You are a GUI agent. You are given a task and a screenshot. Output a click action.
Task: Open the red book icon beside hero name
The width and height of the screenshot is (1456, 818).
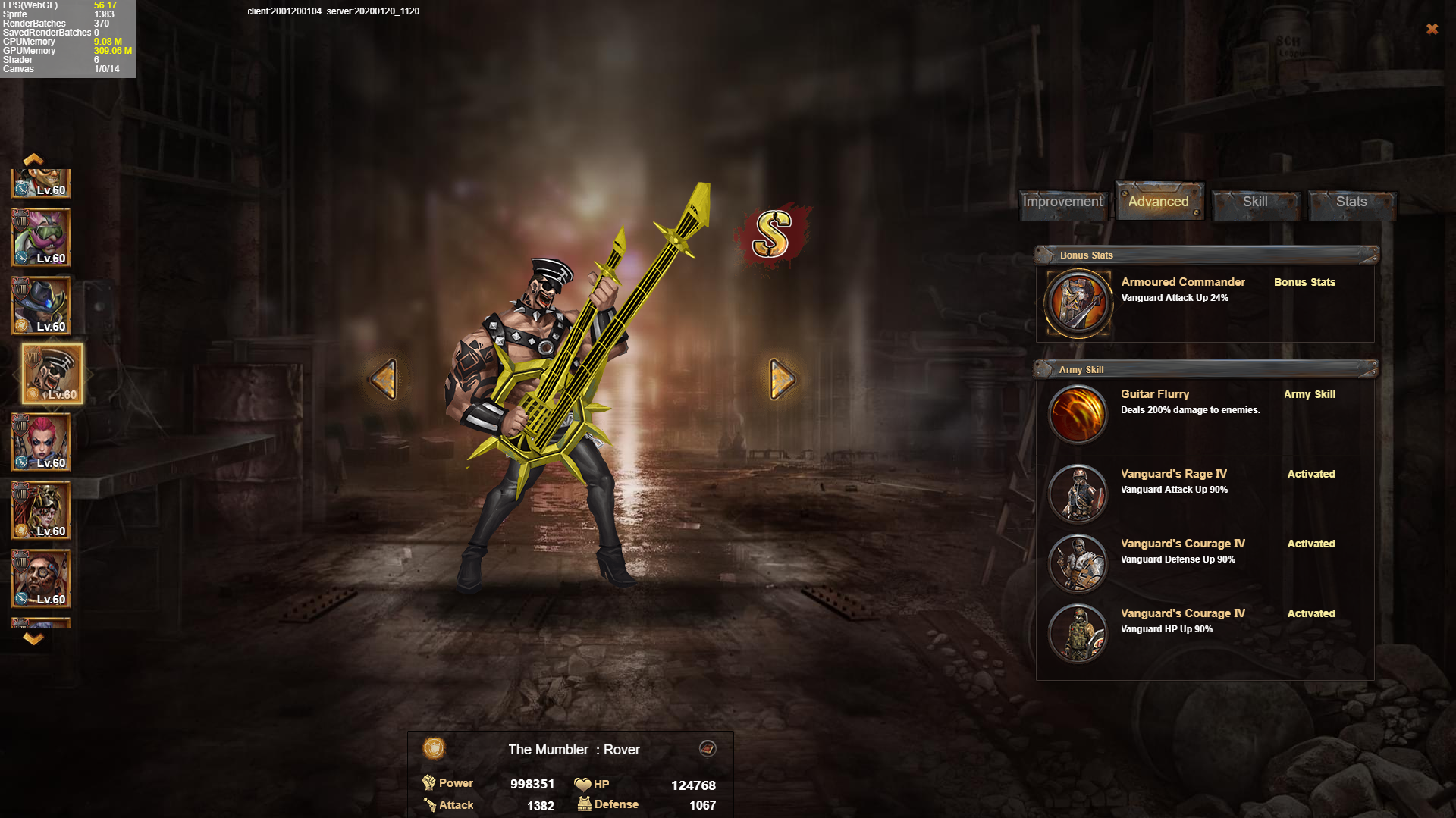click(x=708, y=749)
